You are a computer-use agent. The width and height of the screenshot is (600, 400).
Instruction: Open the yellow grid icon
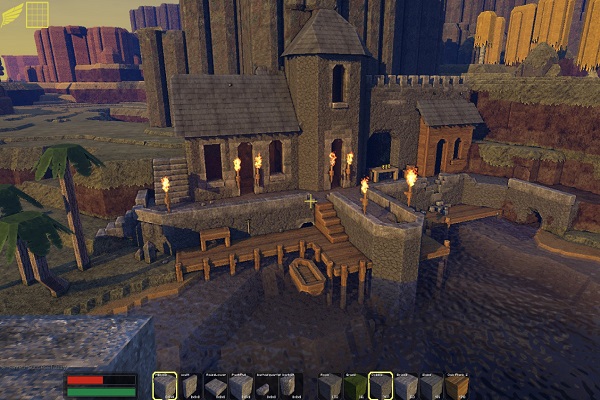point(37,14)
